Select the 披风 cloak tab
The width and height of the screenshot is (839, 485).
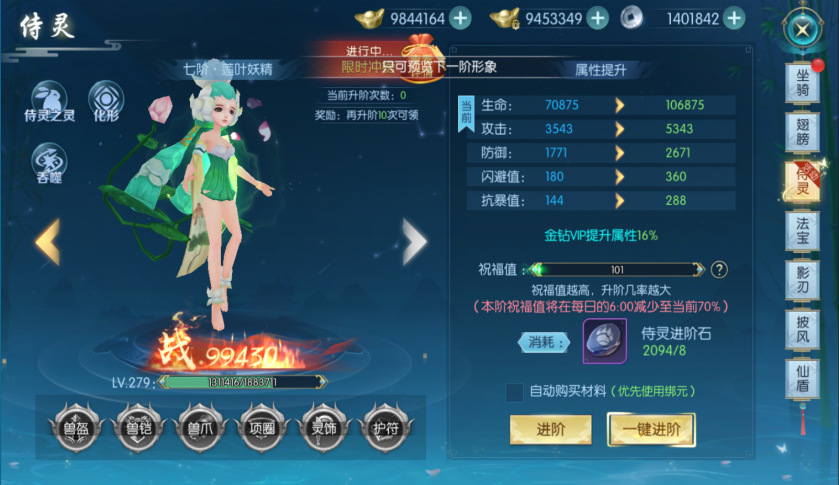801,330
